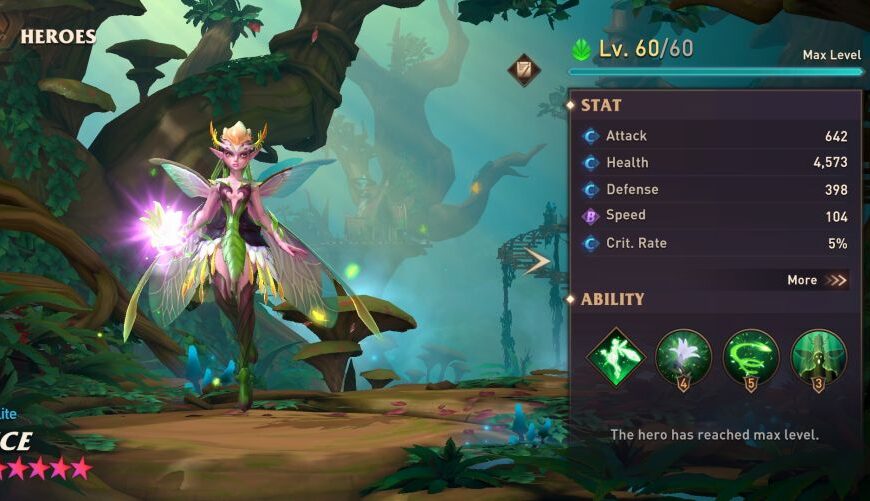This screenshot has width=870, height=501.
Task: Open the diamond edit icon beside the level
Action: (523, 70)
